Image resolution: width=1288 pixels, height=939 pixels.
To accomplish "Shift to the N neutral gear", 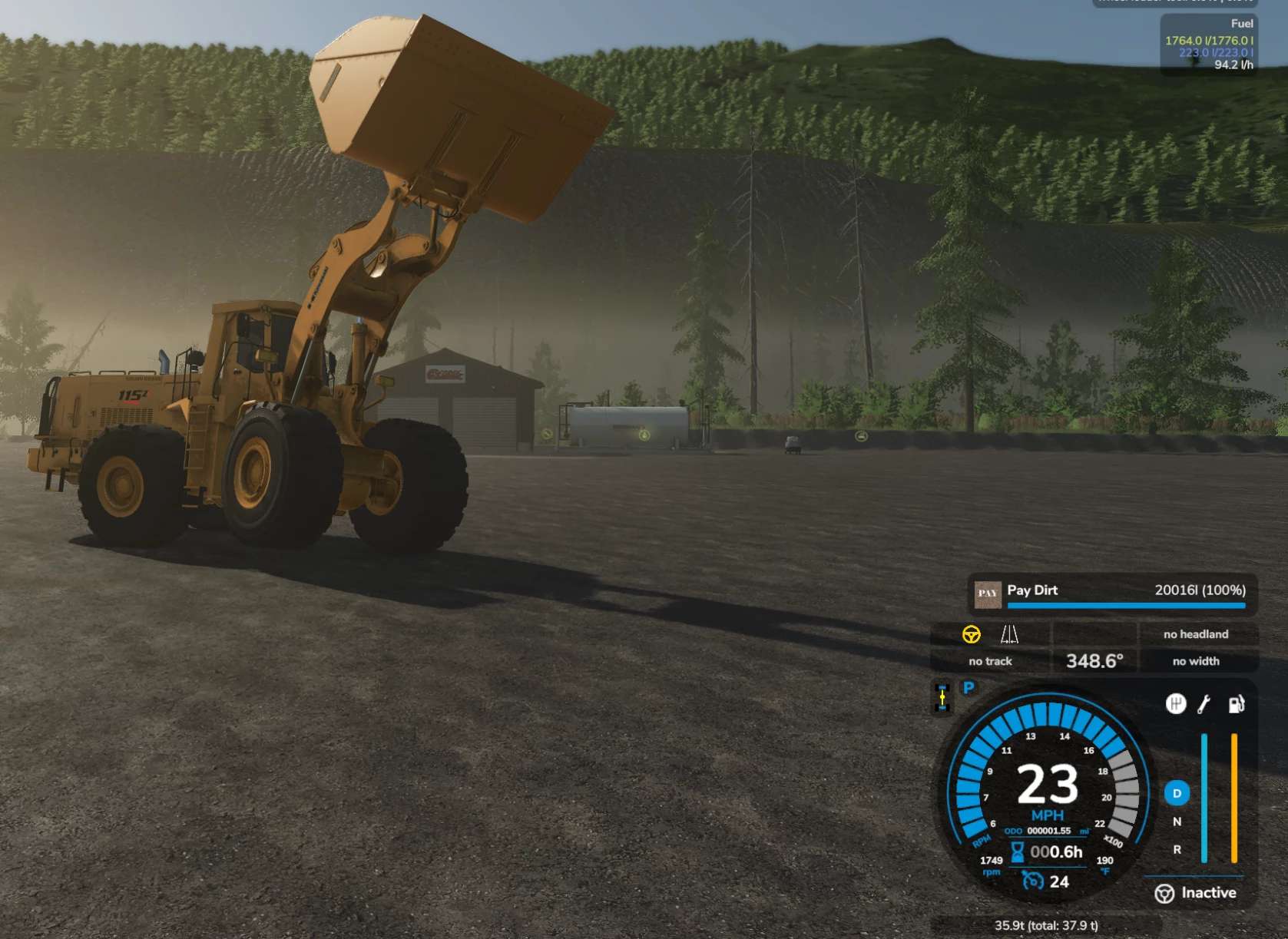I will 1177,822.
